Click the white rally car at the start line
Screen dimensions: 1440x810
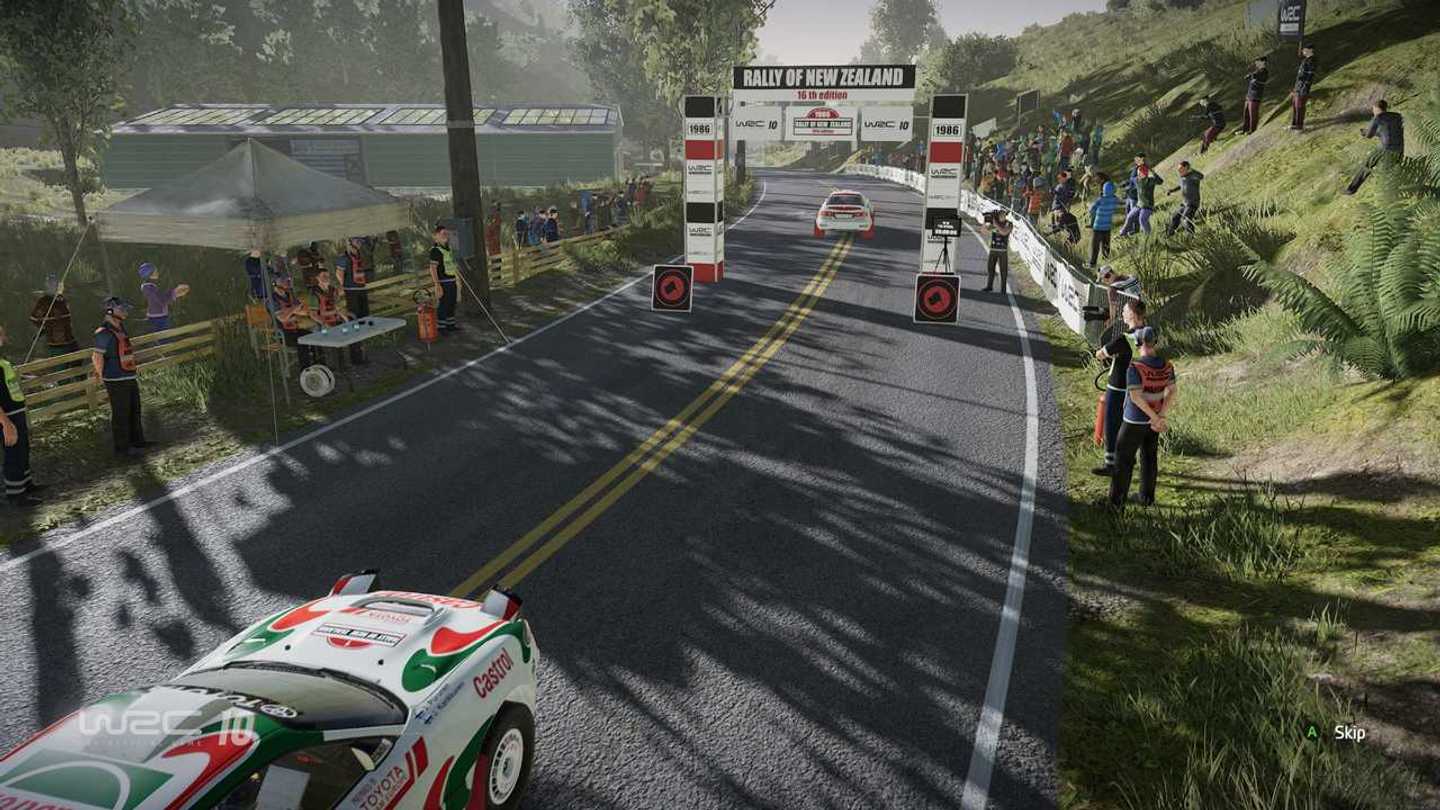pyautogui.click(x=845, y=215)
